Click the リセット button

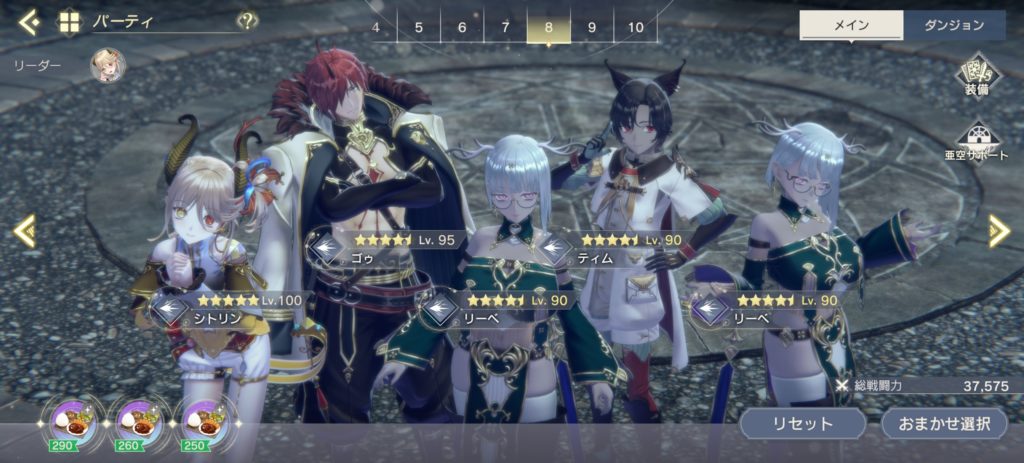802,423
